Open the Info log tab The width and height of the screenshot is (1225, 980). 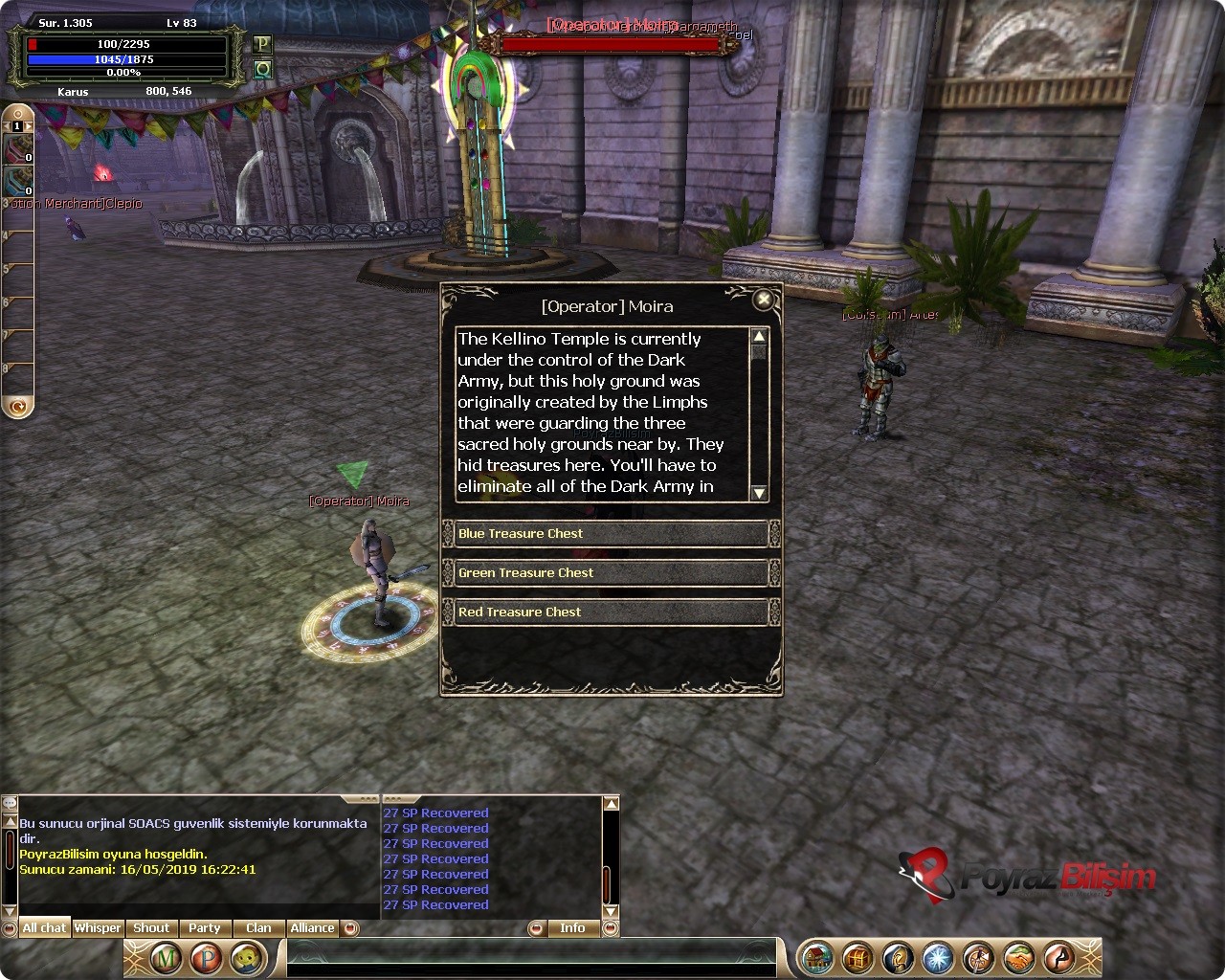(572, 928)
